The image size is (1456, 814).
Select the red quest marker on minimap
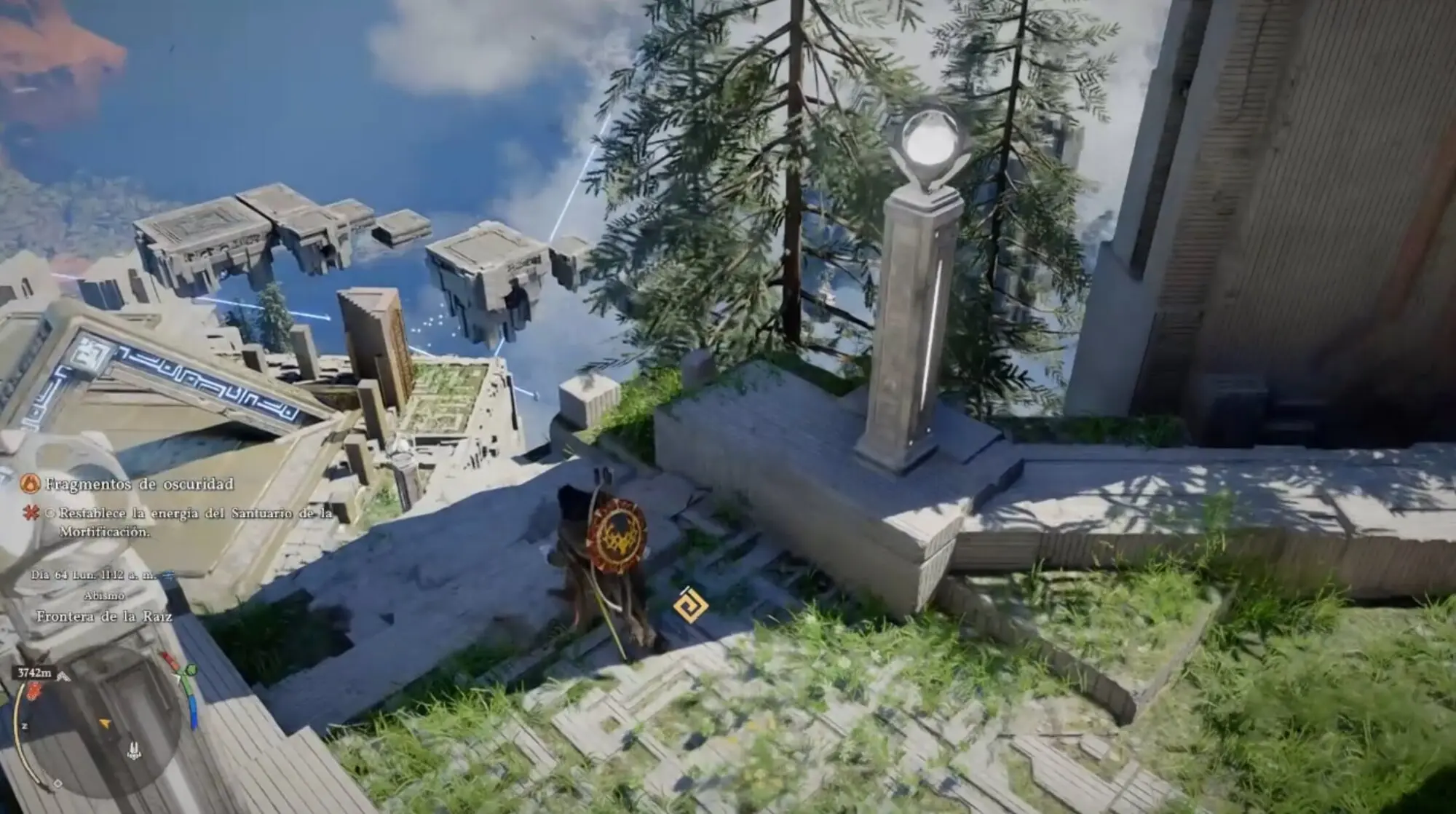coord(33,692)
